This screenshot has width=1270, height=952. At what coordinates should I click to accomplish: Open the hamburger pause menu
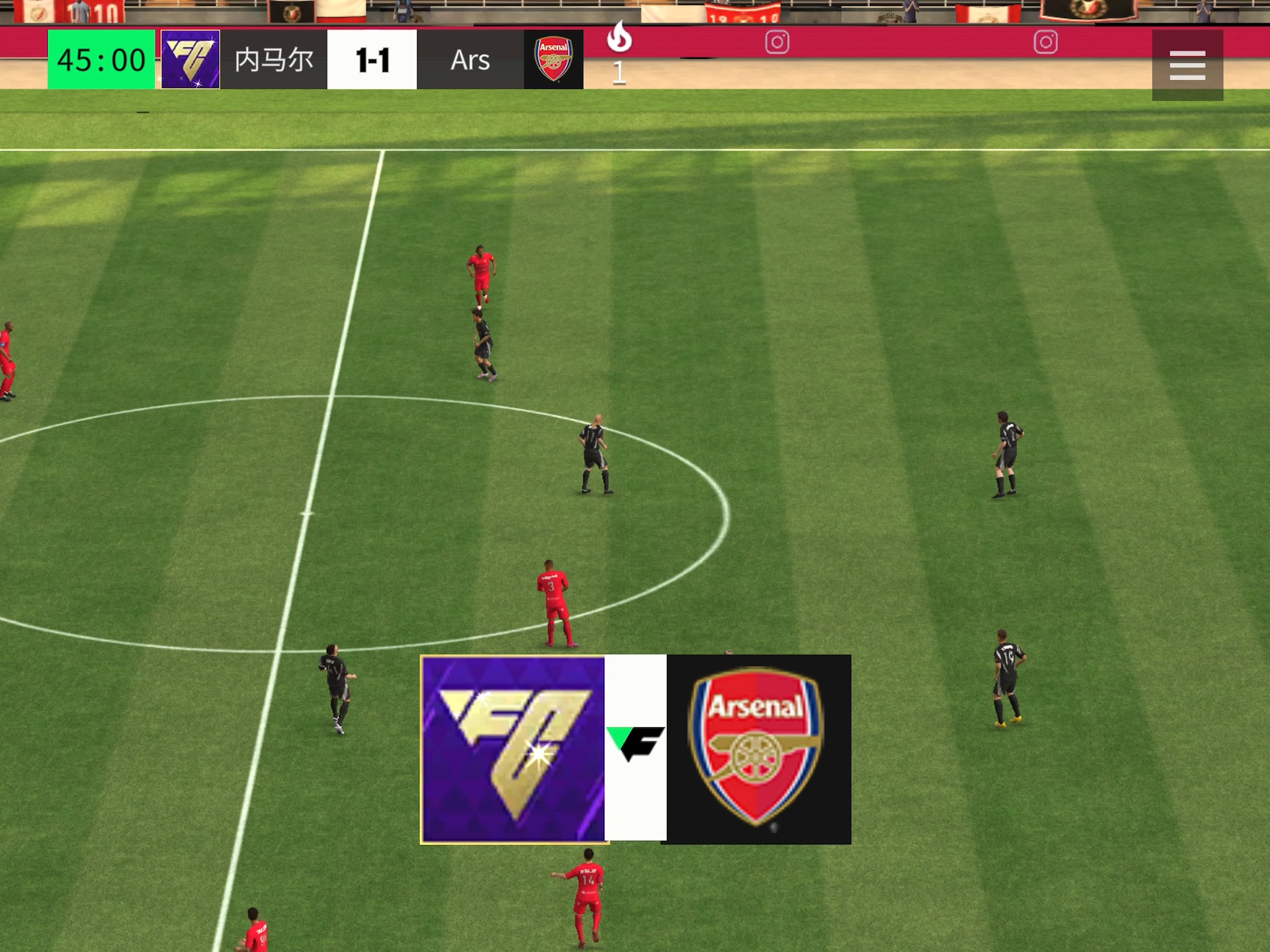pyautogui.click(x=1187, y=65)
